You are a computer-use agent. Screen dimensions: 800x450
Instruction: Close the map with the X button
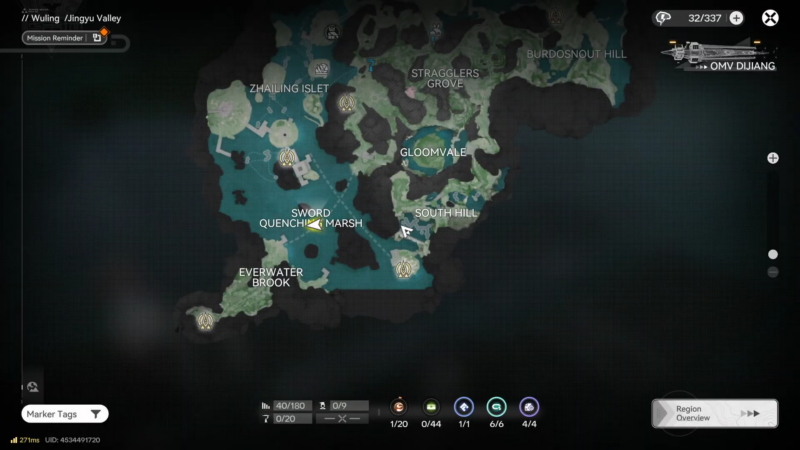(770, 18)
